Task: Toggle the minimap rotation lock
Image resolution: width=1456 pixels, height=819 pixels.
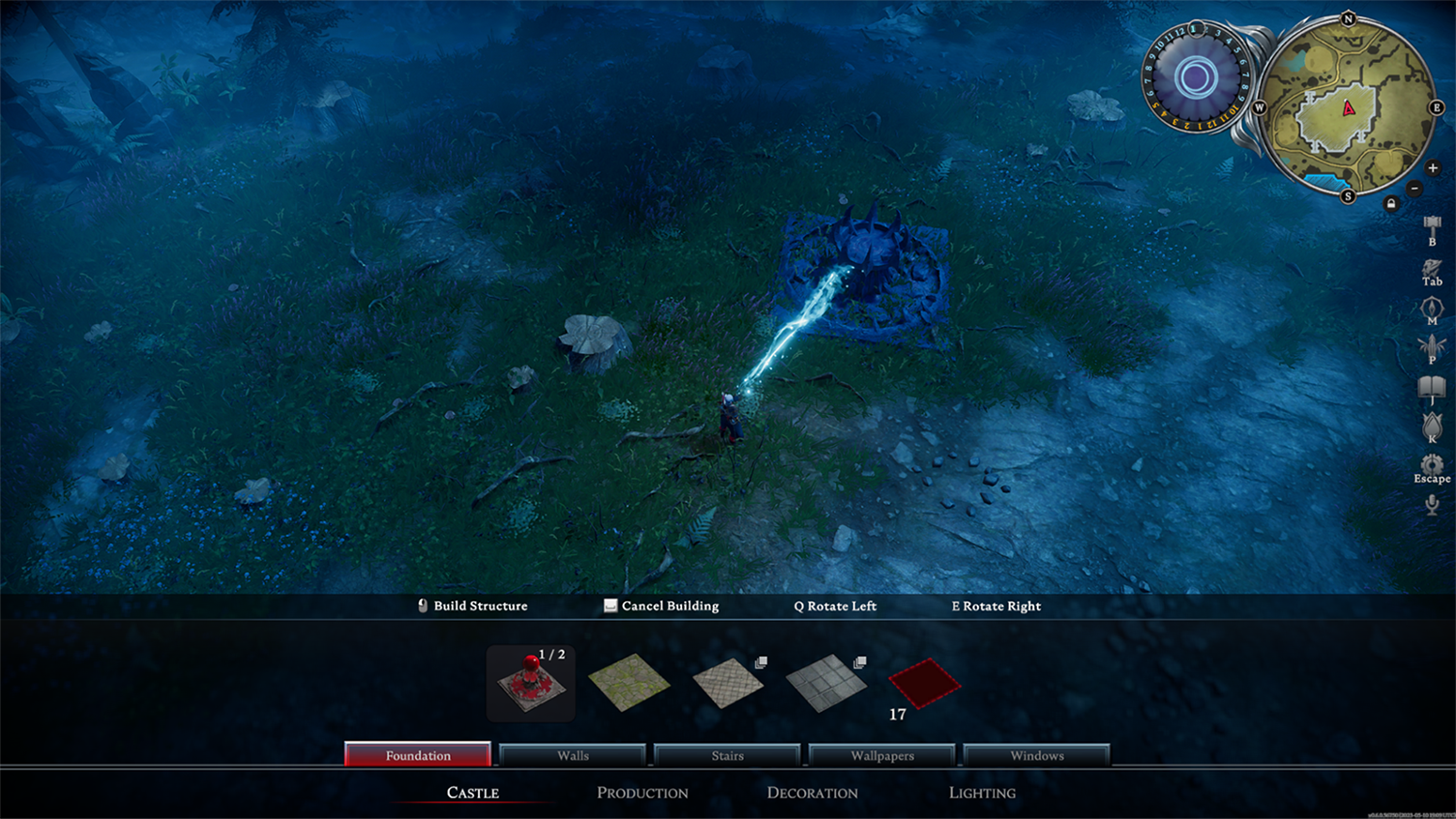Action: pos(1391,204)
